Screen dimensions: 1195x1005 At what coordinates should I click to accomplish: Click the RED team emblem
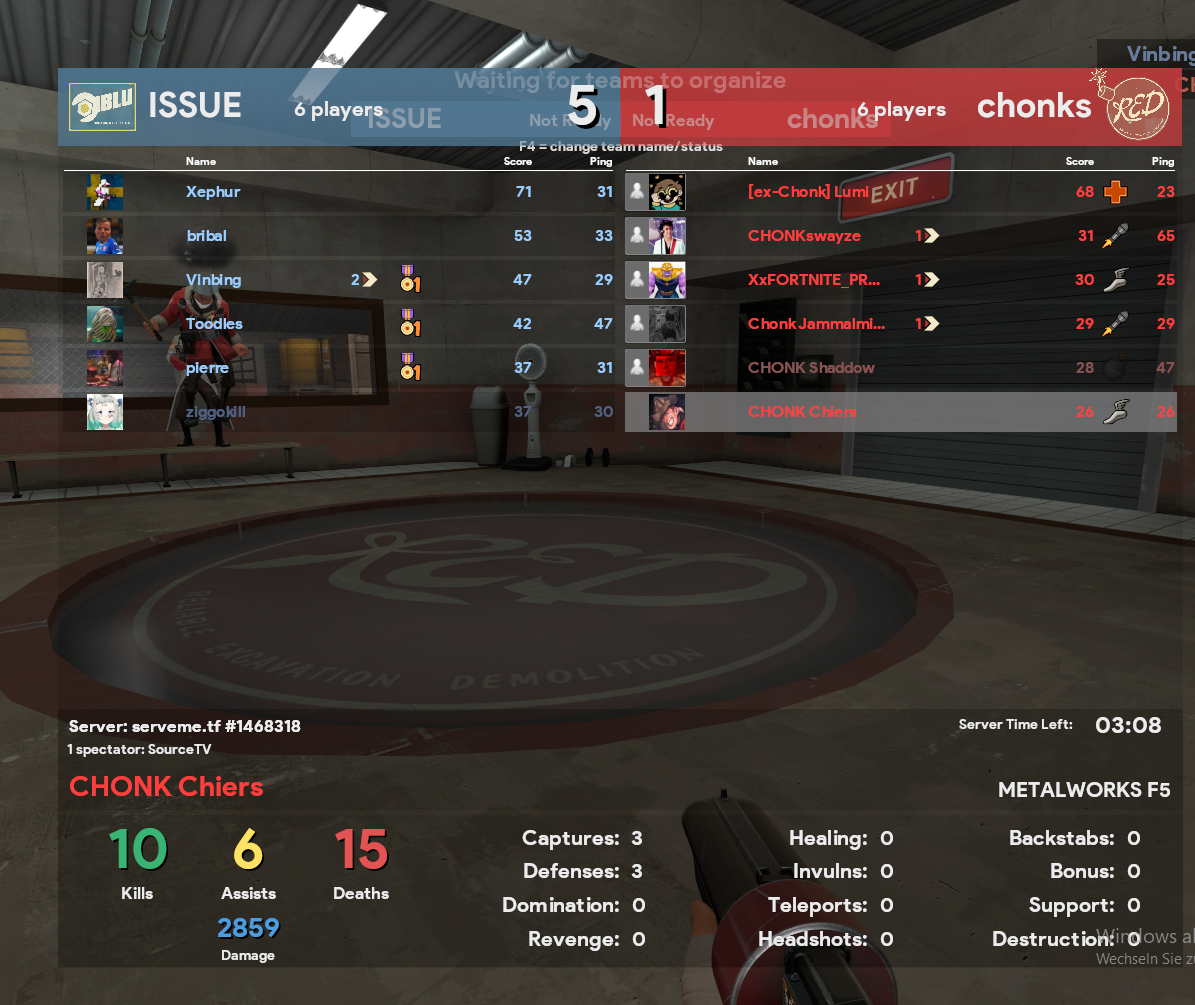tap(1137, 107)
